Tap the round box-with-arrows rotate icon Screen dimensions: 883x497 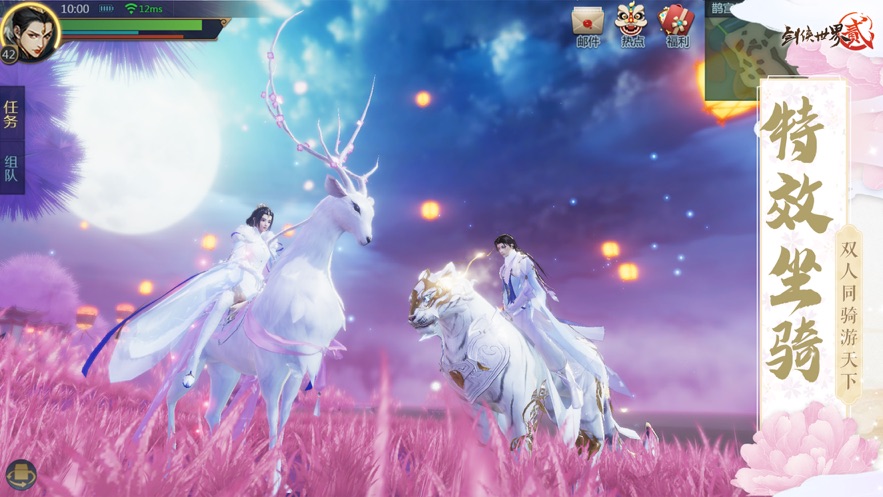pos(20,475)
